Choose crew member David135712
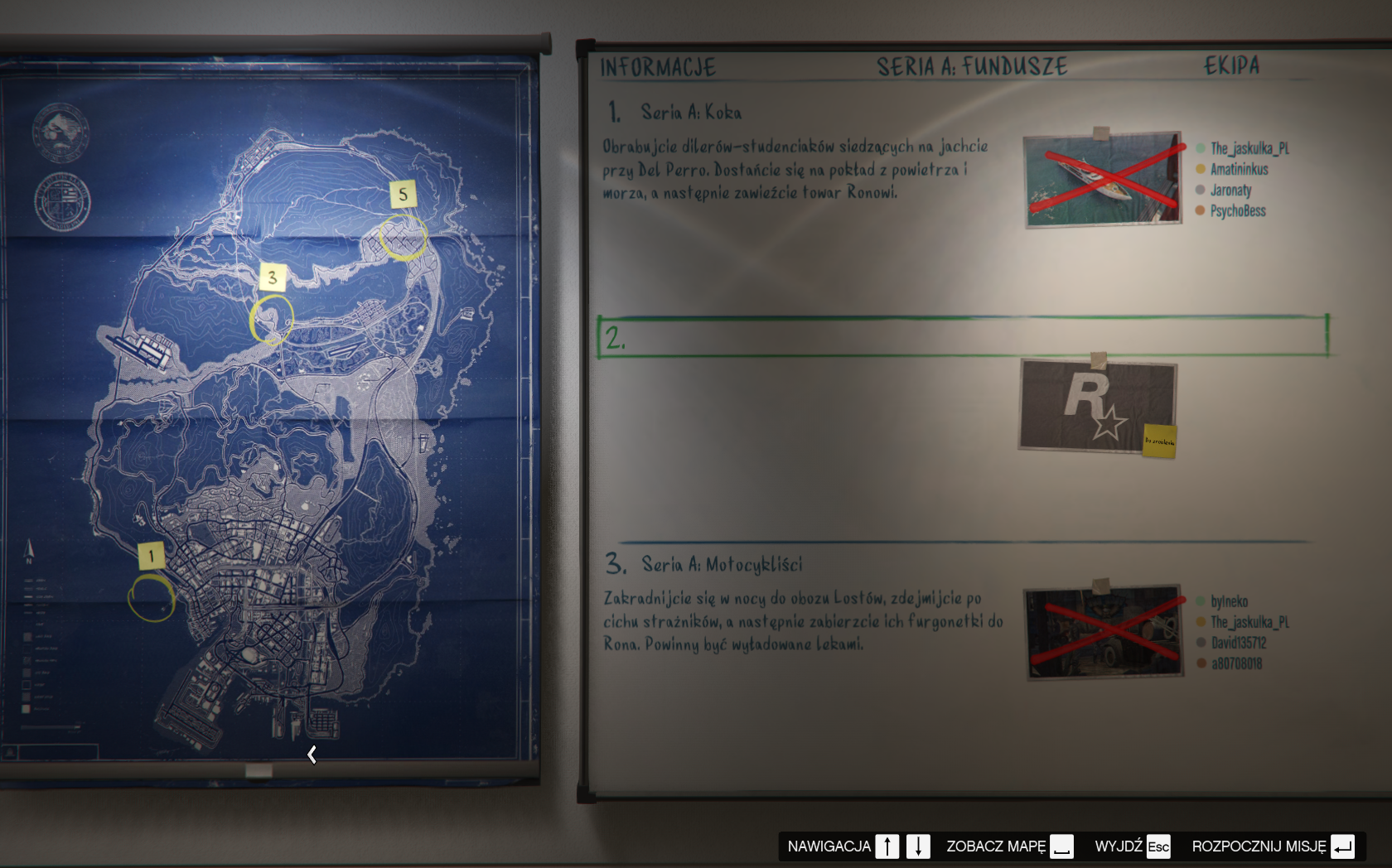This screenshot has width=1392, height=868. click(x=1238, y=643)
